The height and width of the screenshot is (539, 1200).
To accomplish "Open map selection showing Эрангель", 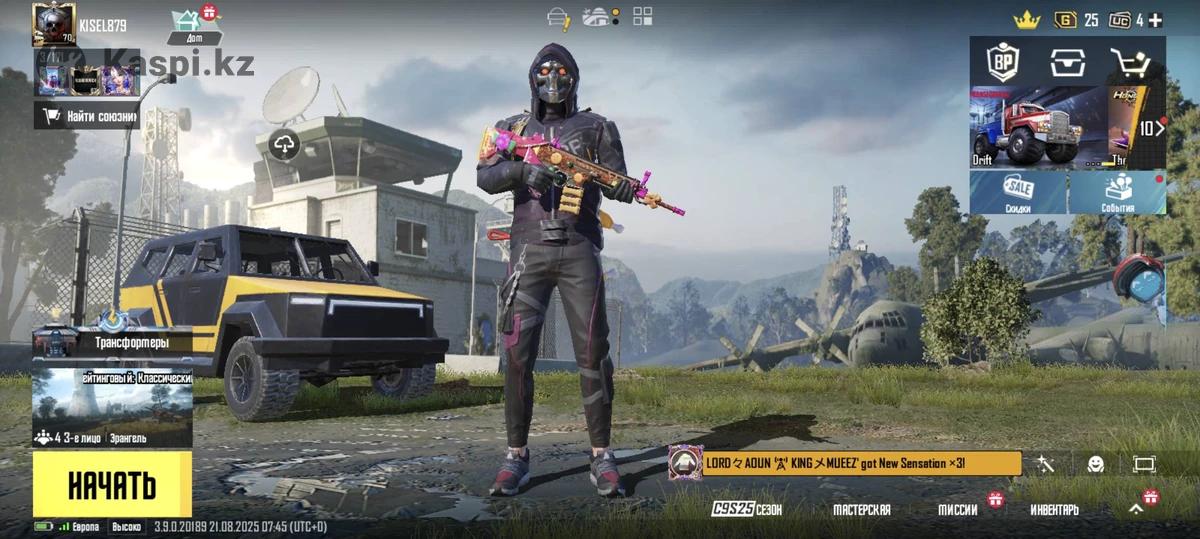I will 112,409.
